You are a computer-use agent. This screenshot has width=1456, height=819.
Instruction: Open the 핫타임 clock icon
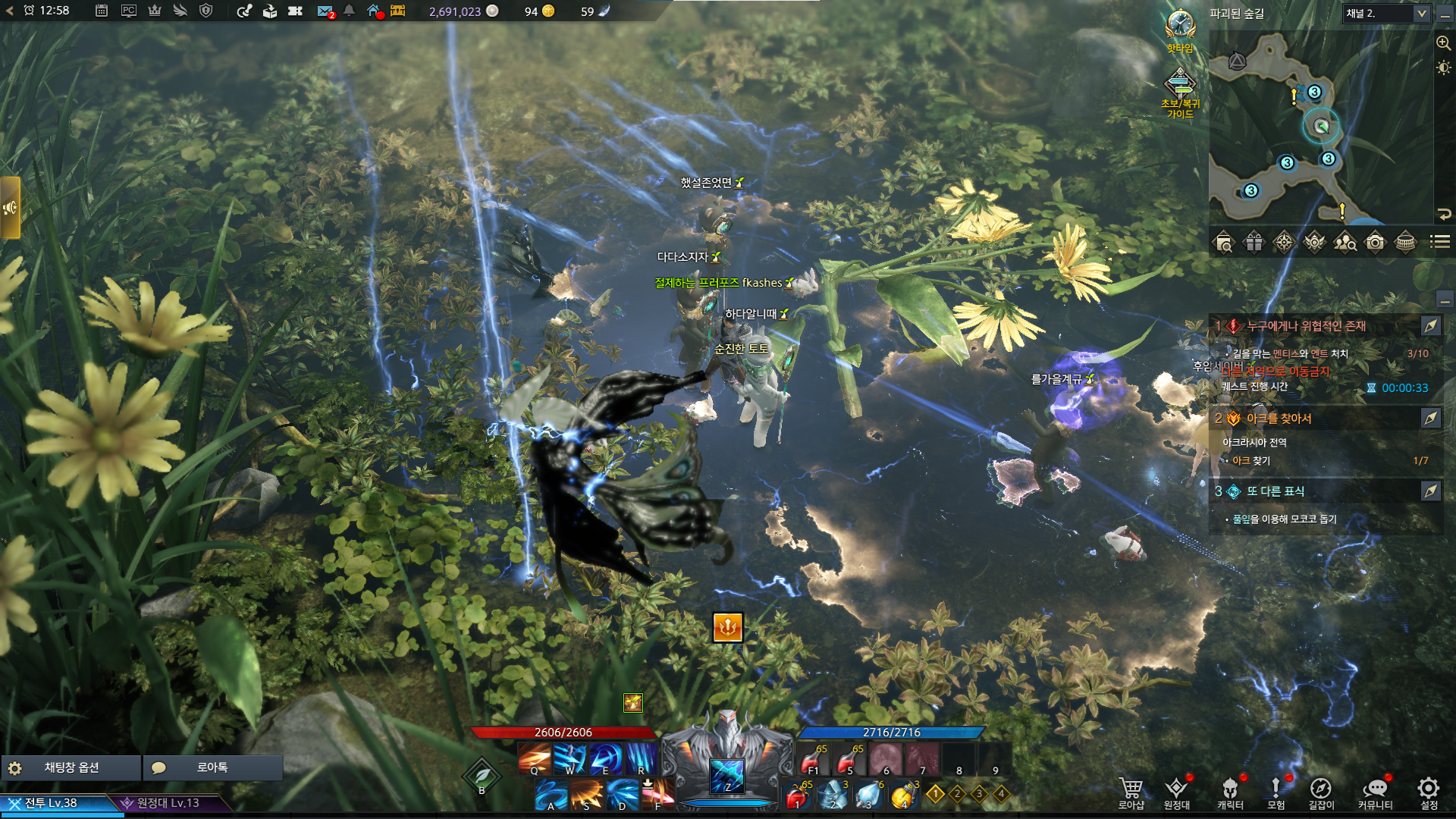click(1180, 26)
